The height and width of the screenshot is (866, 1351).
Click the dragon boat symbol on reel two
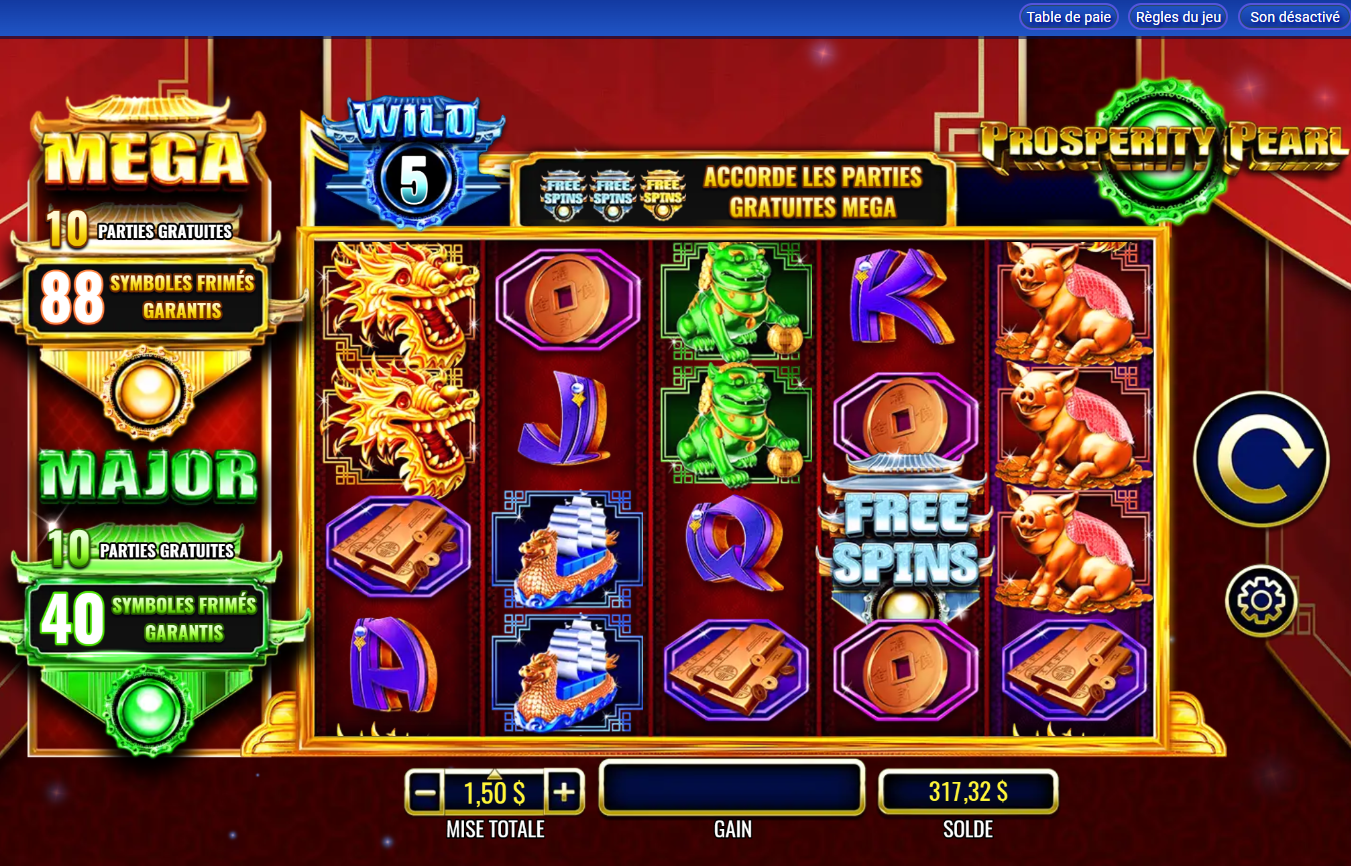tap(565, 545)
